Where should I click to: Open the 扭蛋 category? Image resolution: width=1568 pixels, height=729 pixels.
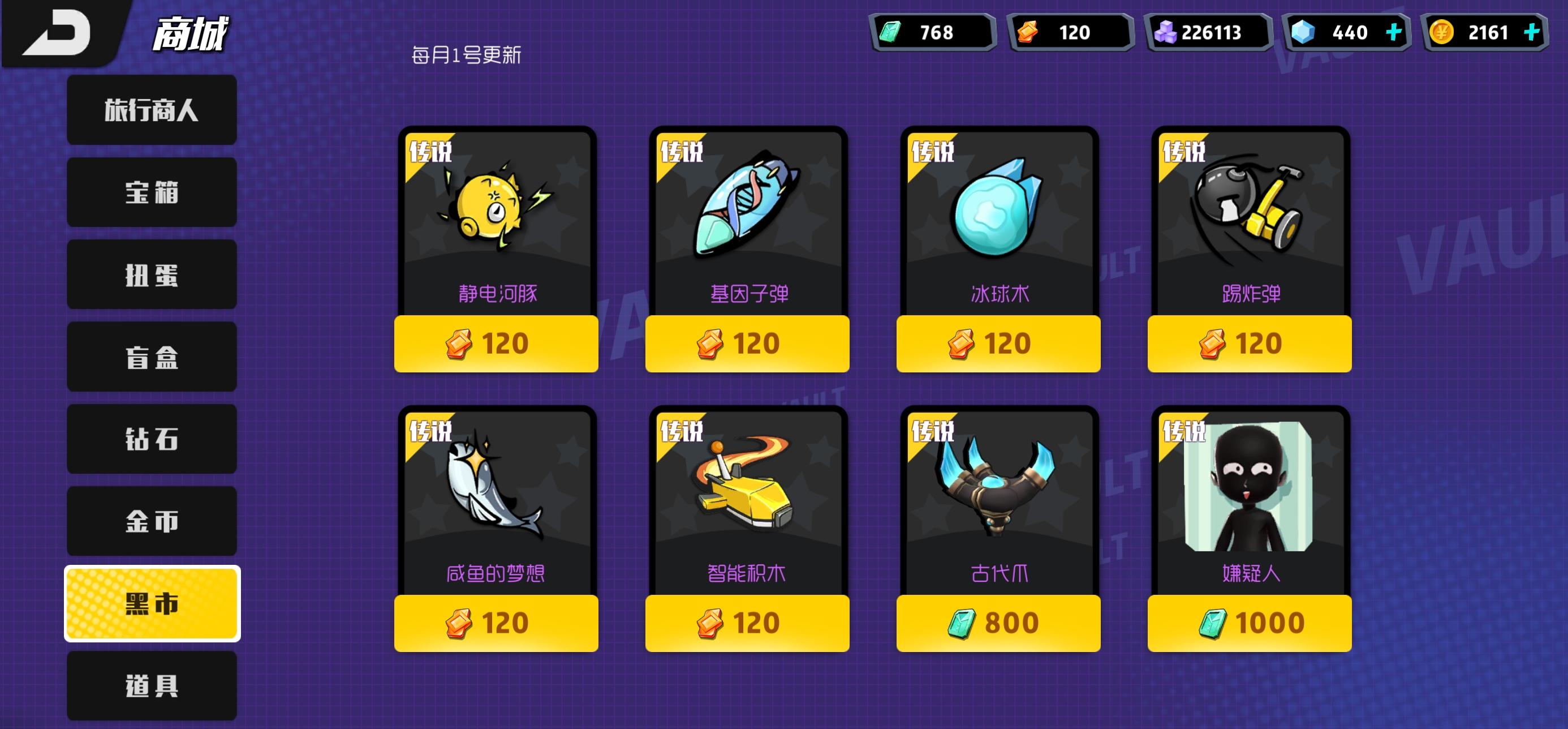(152, 274)
